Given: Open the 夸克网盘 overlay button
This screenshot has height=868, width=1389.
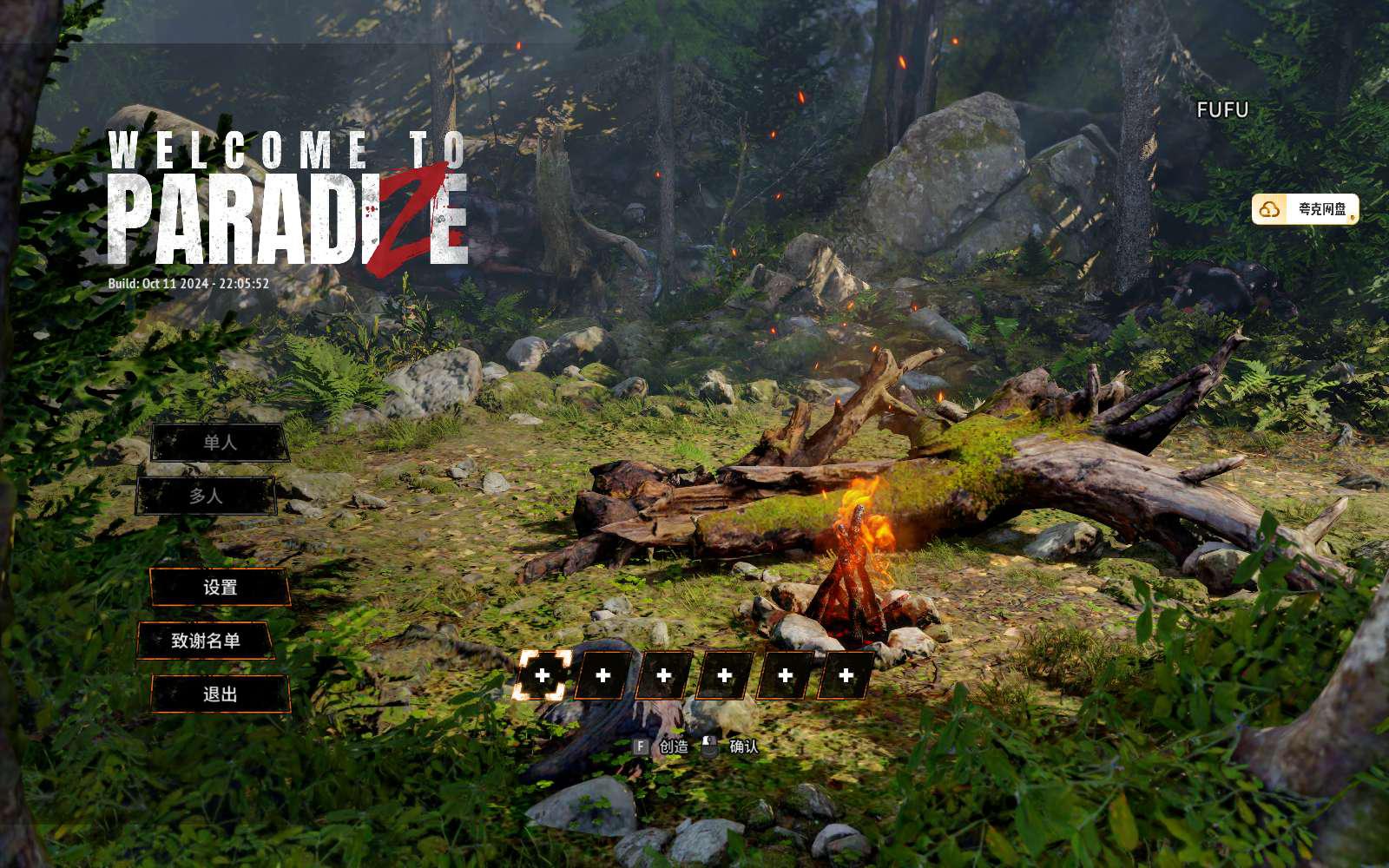Looking at the screenshot, I should 1305,209.
